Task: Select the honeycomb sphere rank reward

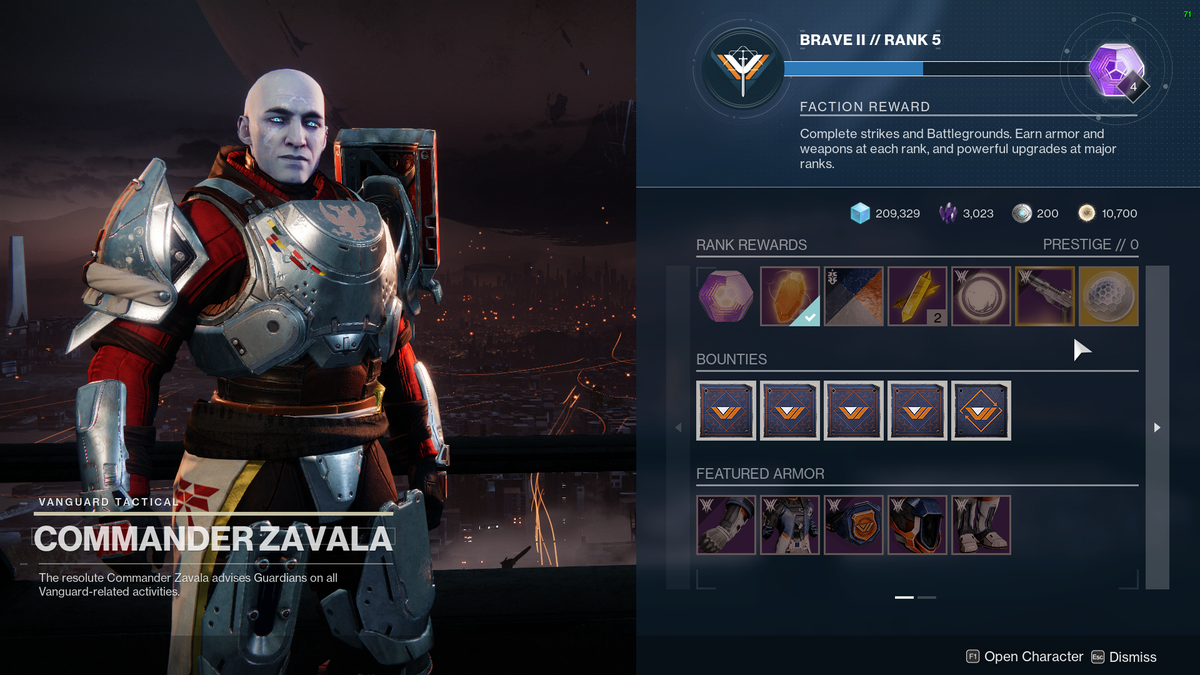Action: click(1108, 296)
